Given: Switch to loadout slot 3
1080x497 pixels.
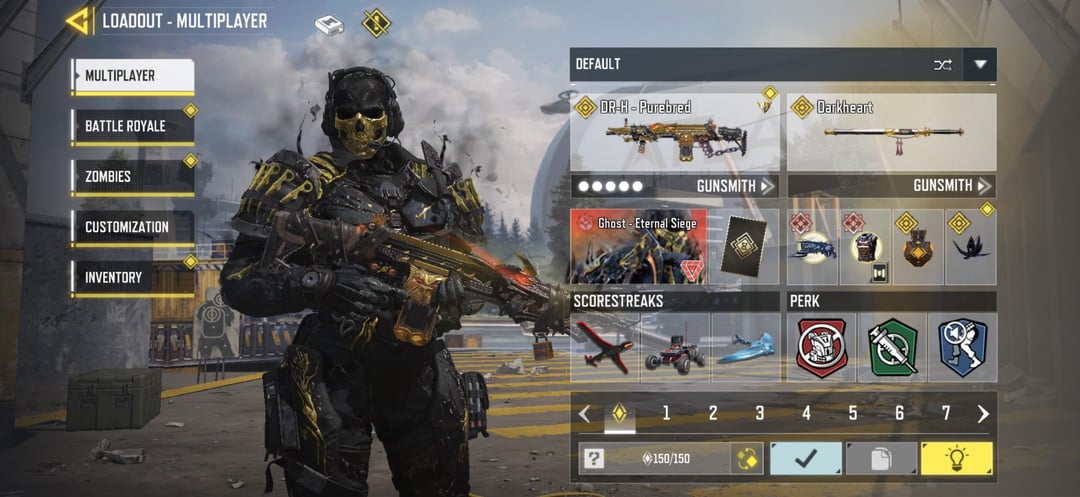Looking at the screenshot, I should pyautogui.click(x=760, y=413).
